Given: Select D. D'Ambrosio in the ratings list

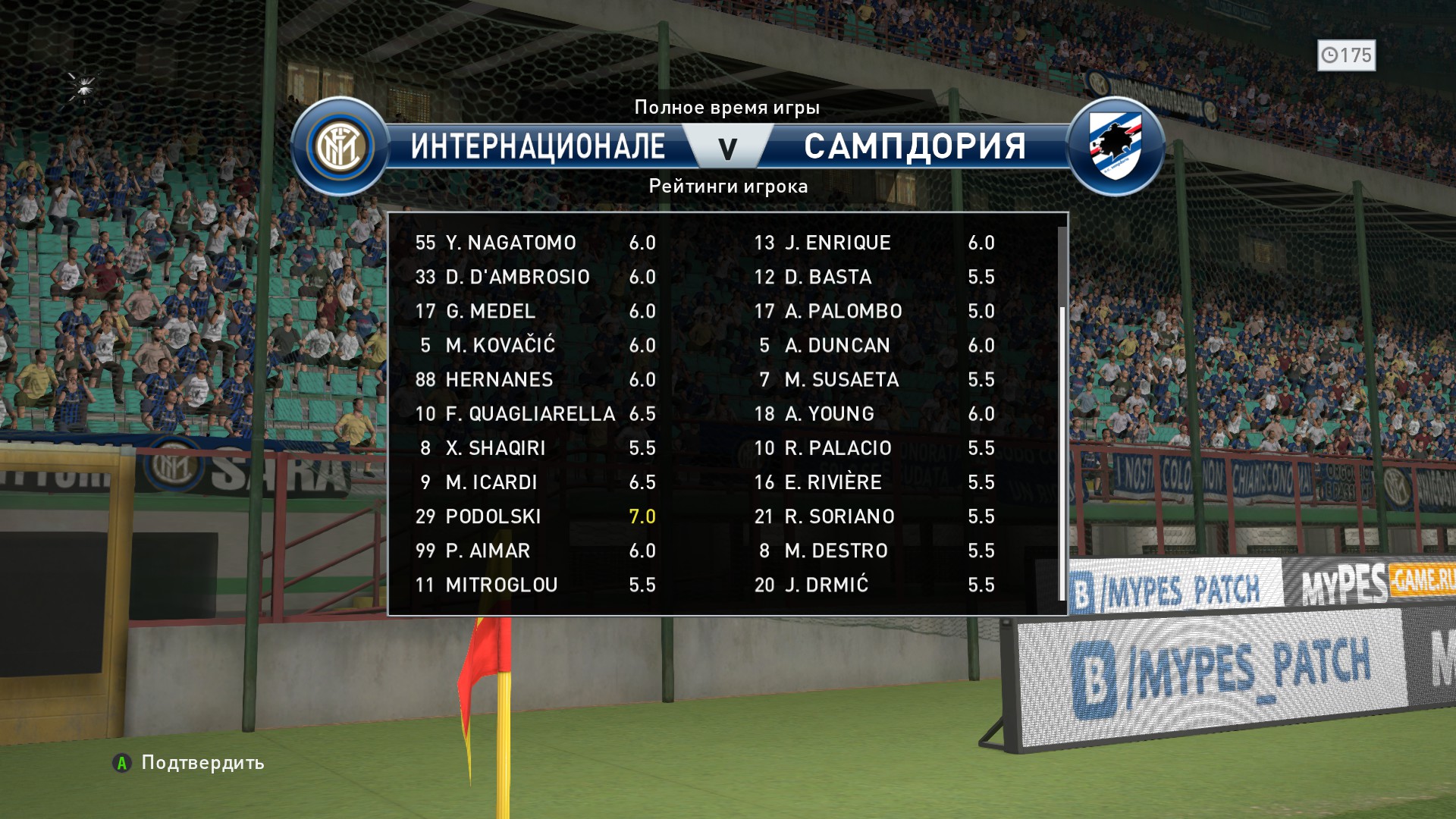Looking at the screenshot, I should tap(517, 277).
